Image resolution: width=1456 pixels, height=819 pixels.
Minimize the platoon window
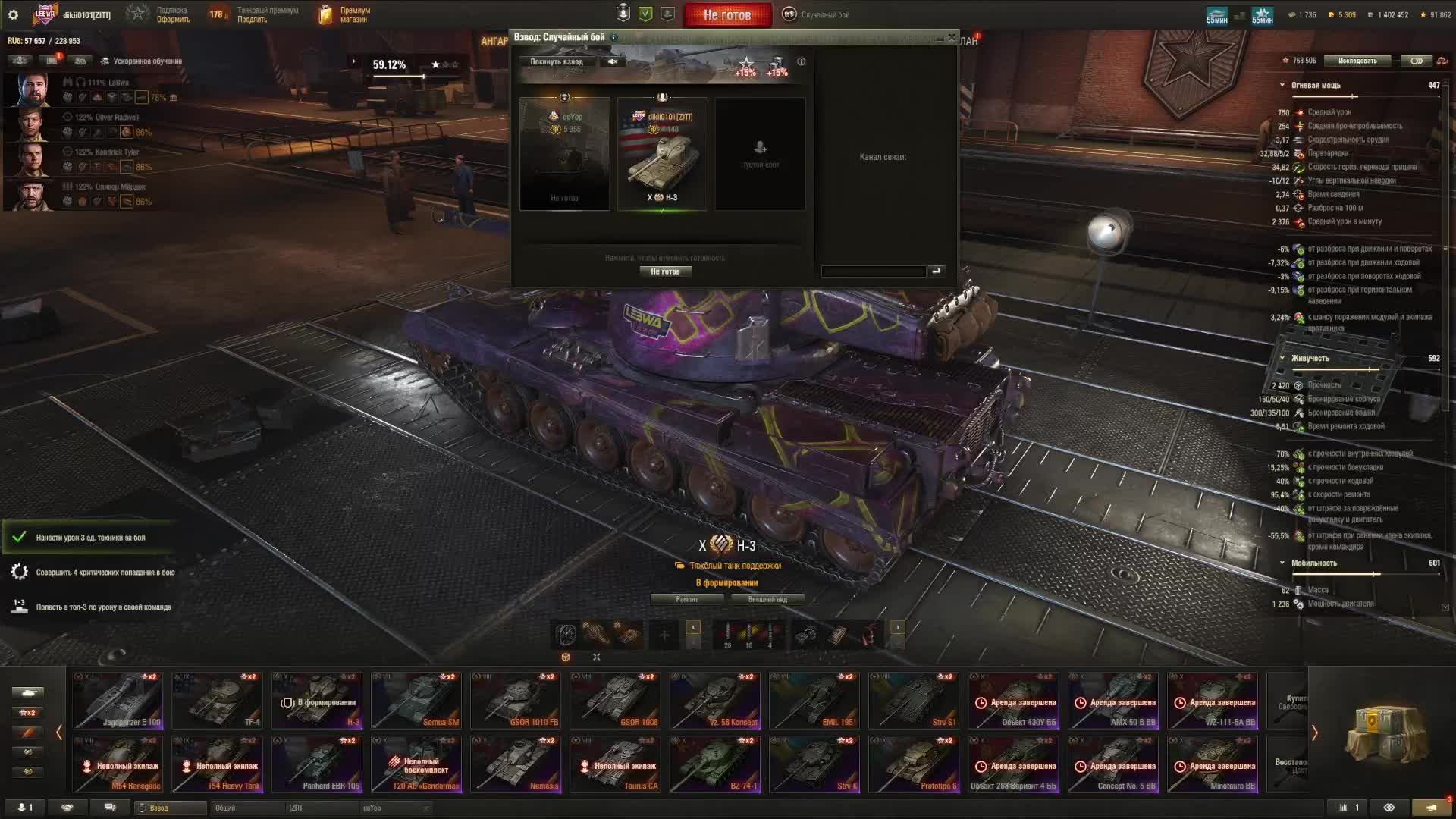[940, 38]
